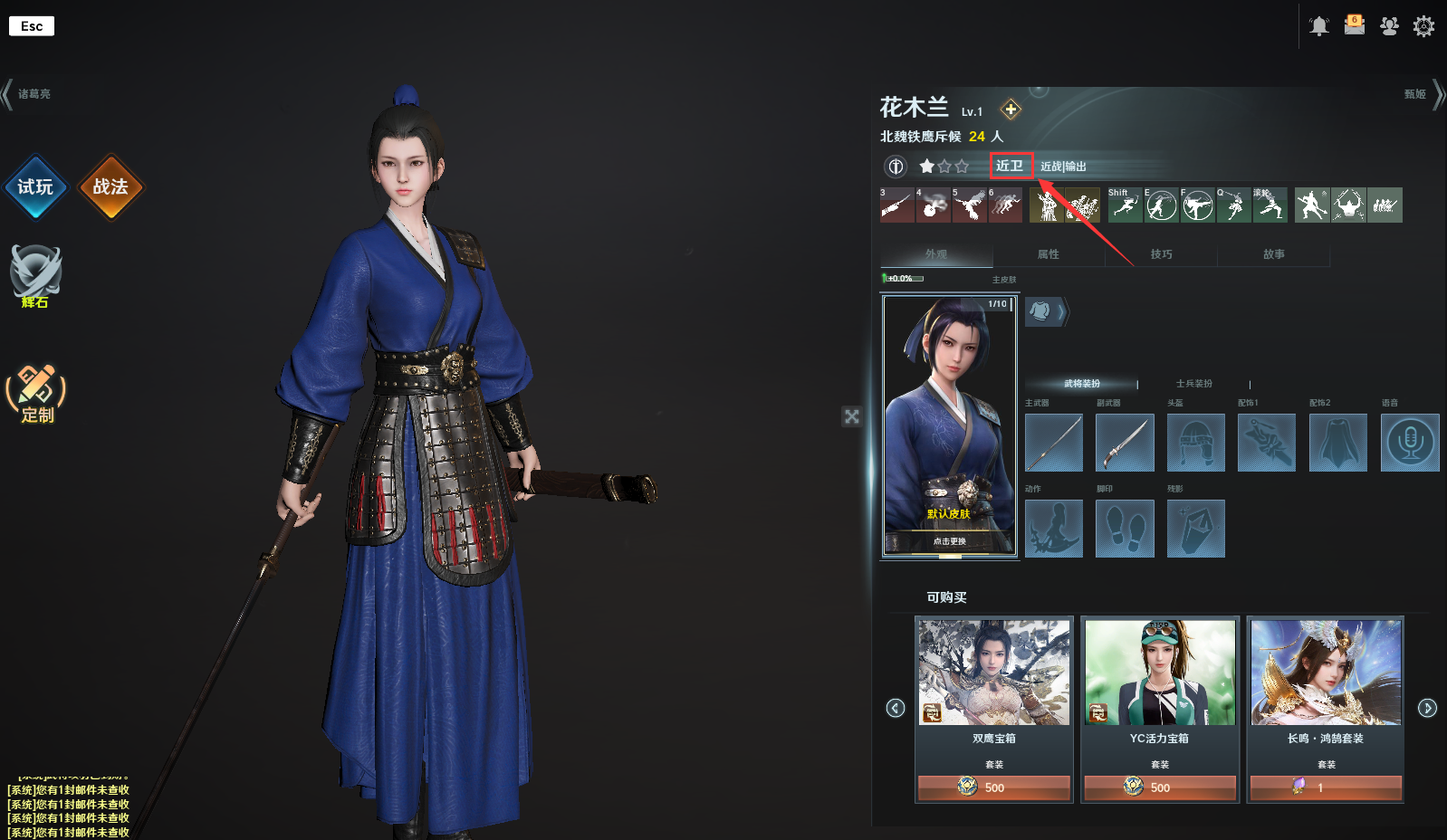Open the 辉石 gem menu
This screenshot has width=1447, height=840.
35,274
